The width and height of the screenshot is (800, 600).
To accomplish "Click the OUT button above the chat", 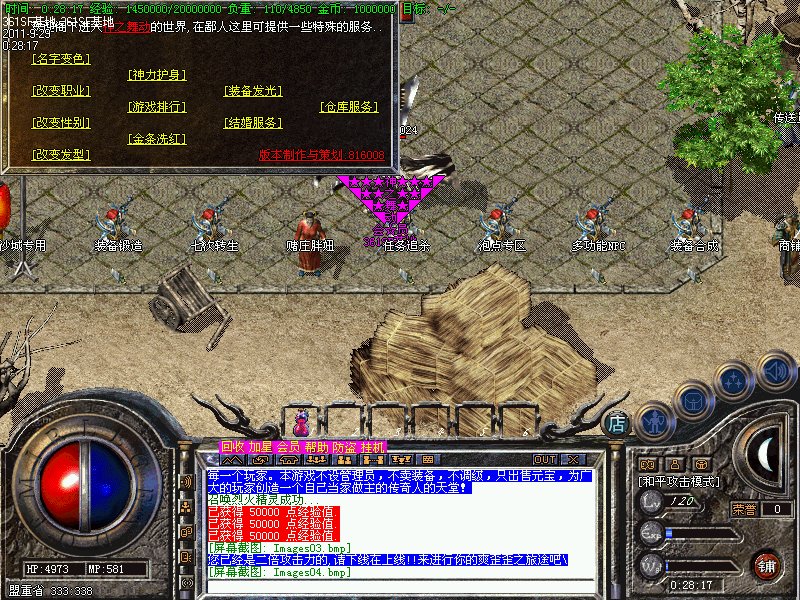I will 546,459.
